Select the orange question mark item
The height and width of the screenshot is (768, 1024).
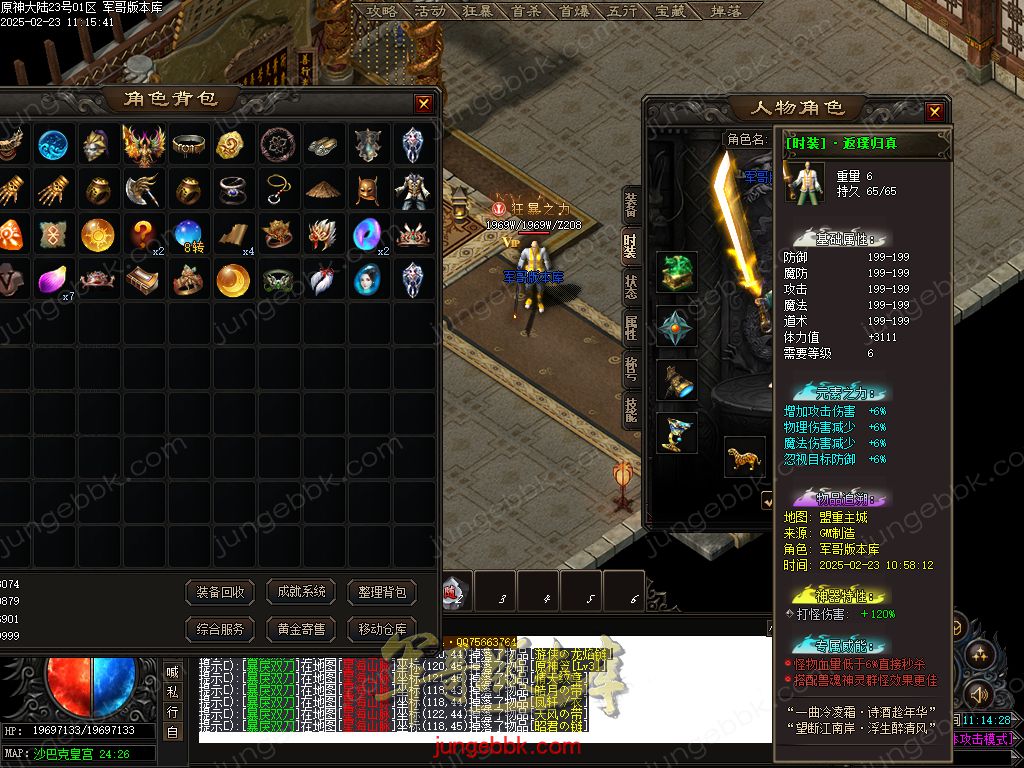(143, 236)
